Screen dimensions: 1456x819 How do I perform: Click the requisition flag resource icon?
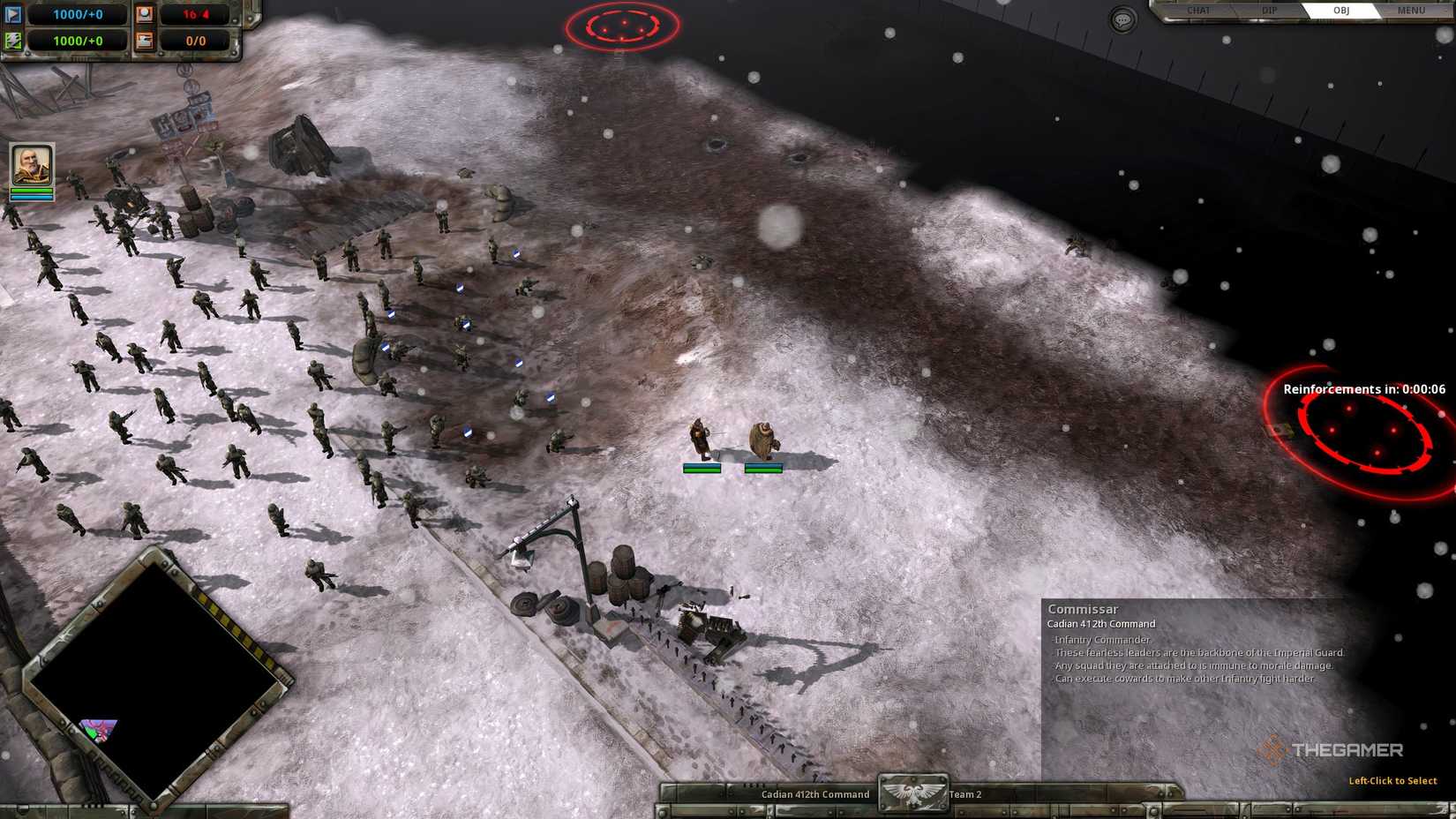[11, 14]
